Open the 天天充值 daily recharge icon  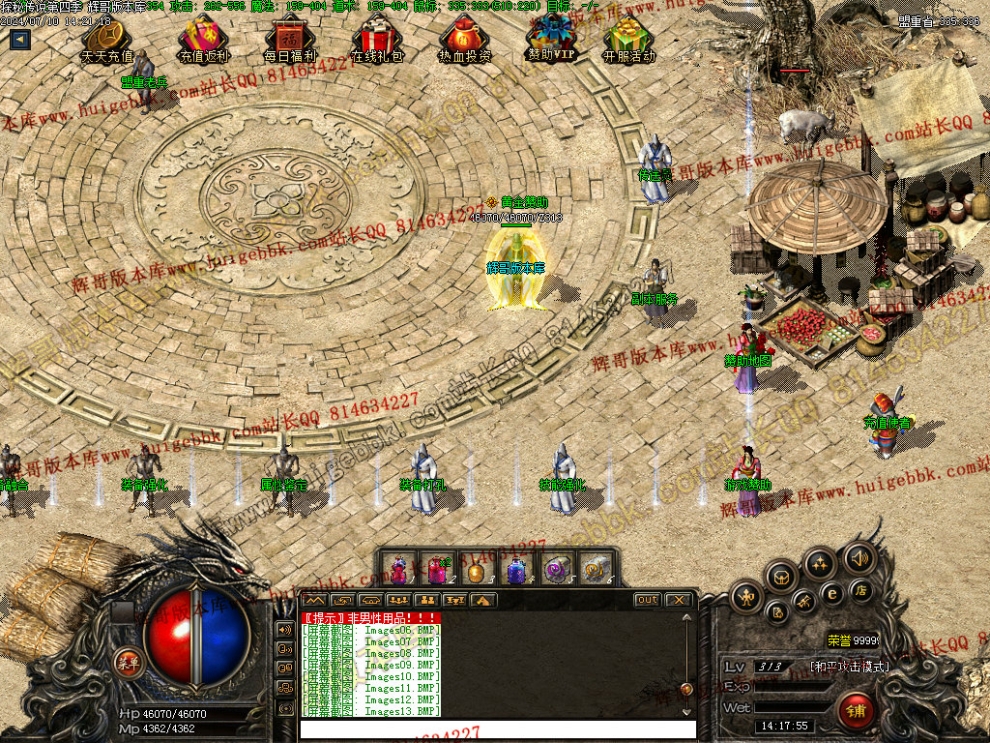click(107, 40)
